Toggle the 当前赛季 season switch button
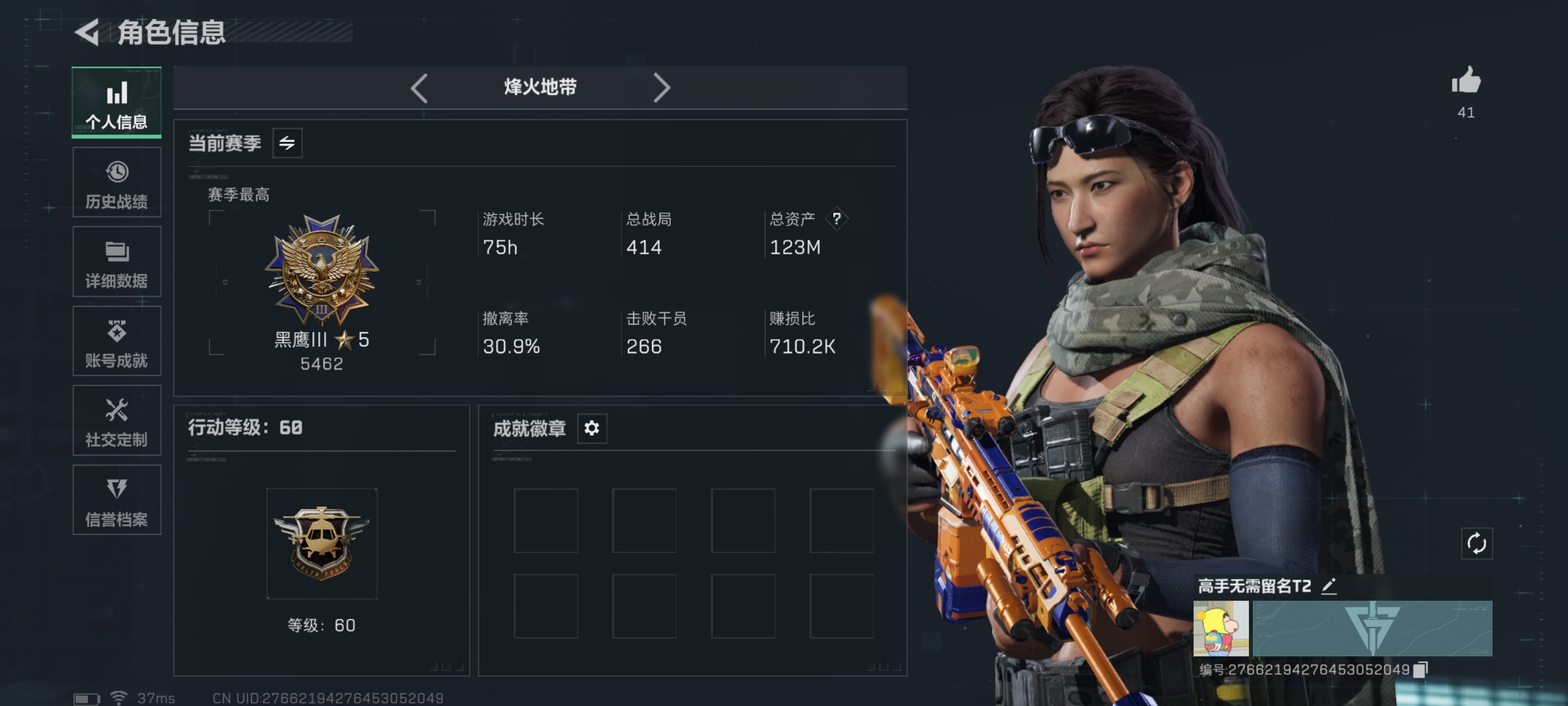 [287, 143]
